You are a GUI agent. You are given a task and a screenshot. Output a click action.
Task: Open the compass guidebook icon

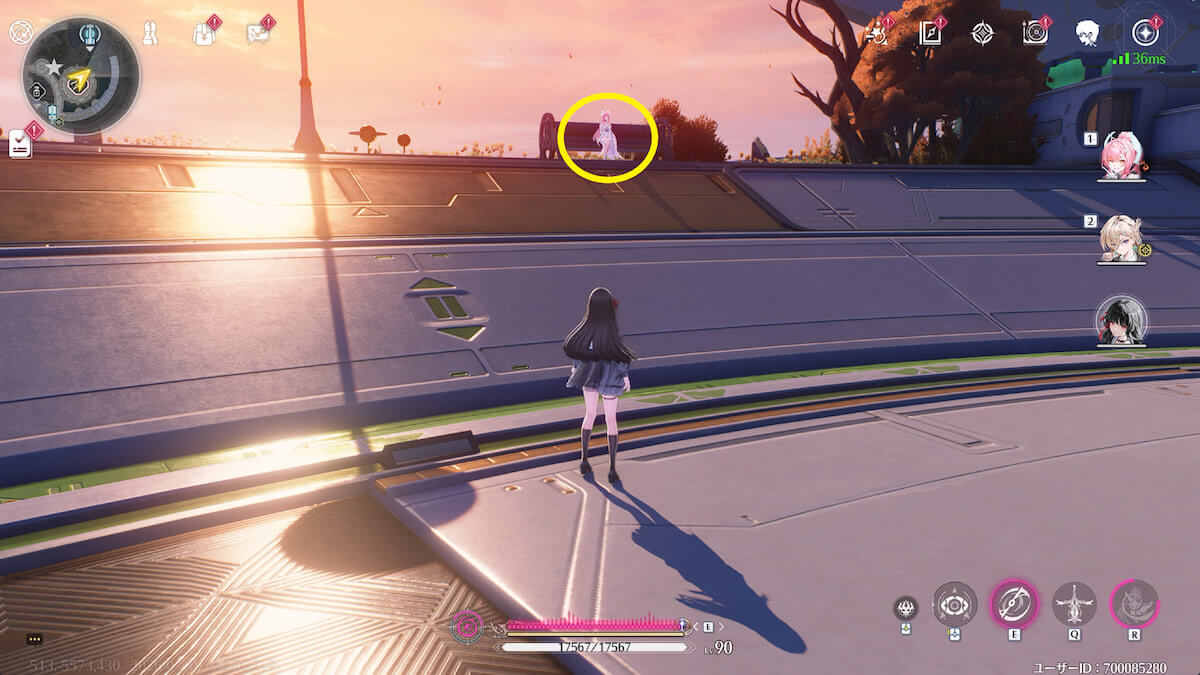click(x=931, y=34)
